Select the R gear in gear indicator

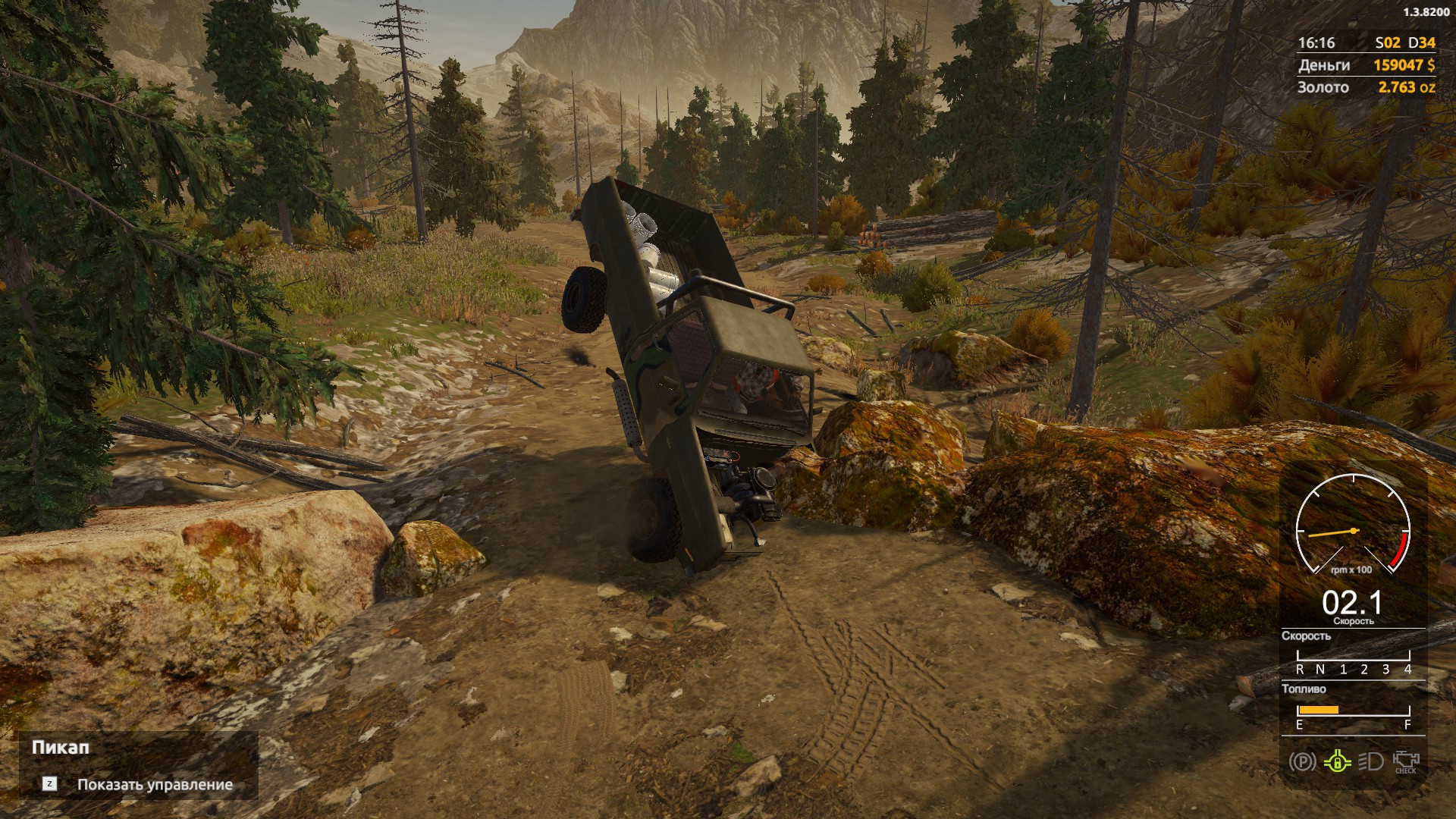pos(1299,669)
